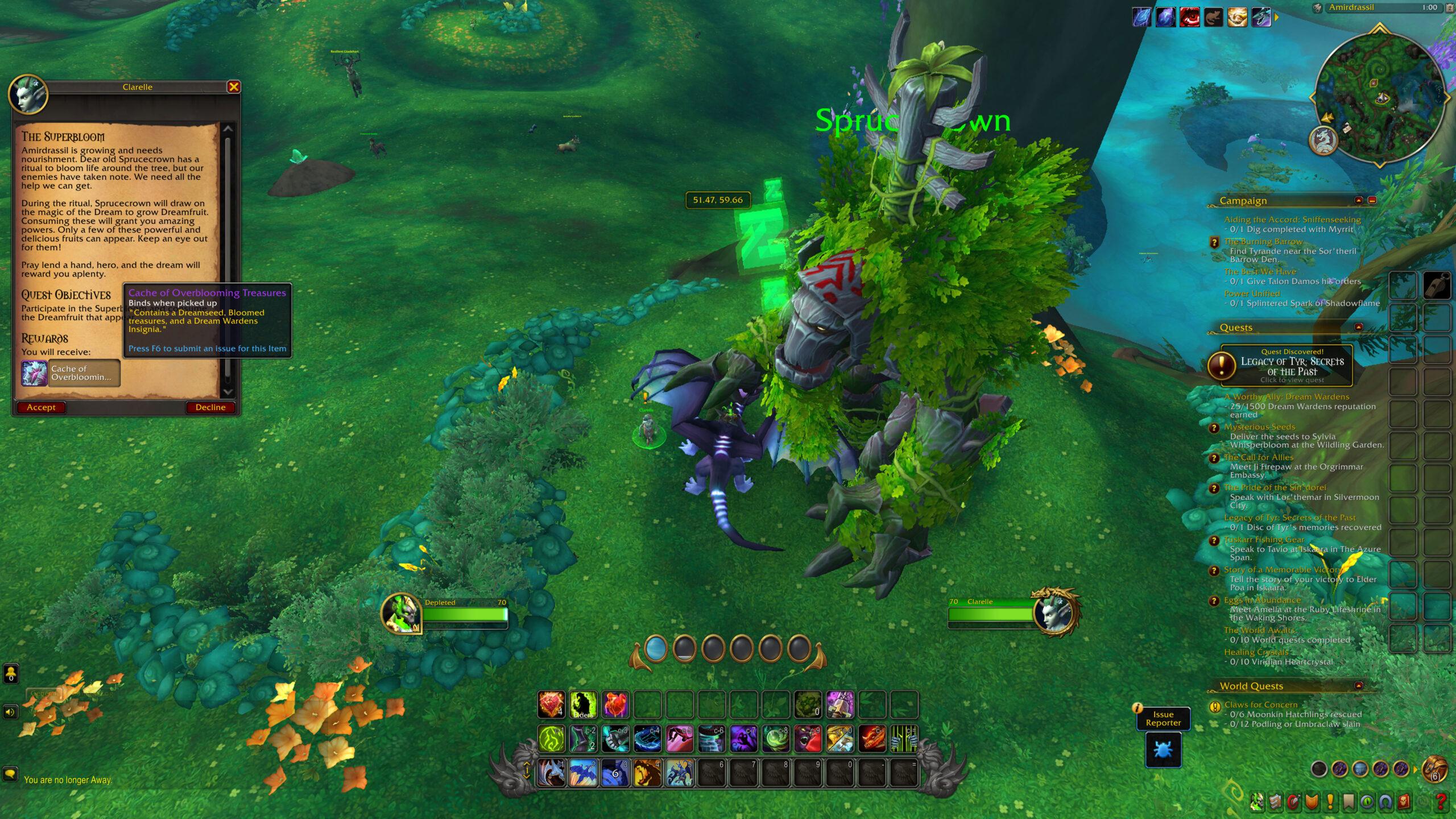The height and width of the screenshot is (819, 1456).
Task: Click the quest window scrollbar up arrow
Action: pos(229,129)
